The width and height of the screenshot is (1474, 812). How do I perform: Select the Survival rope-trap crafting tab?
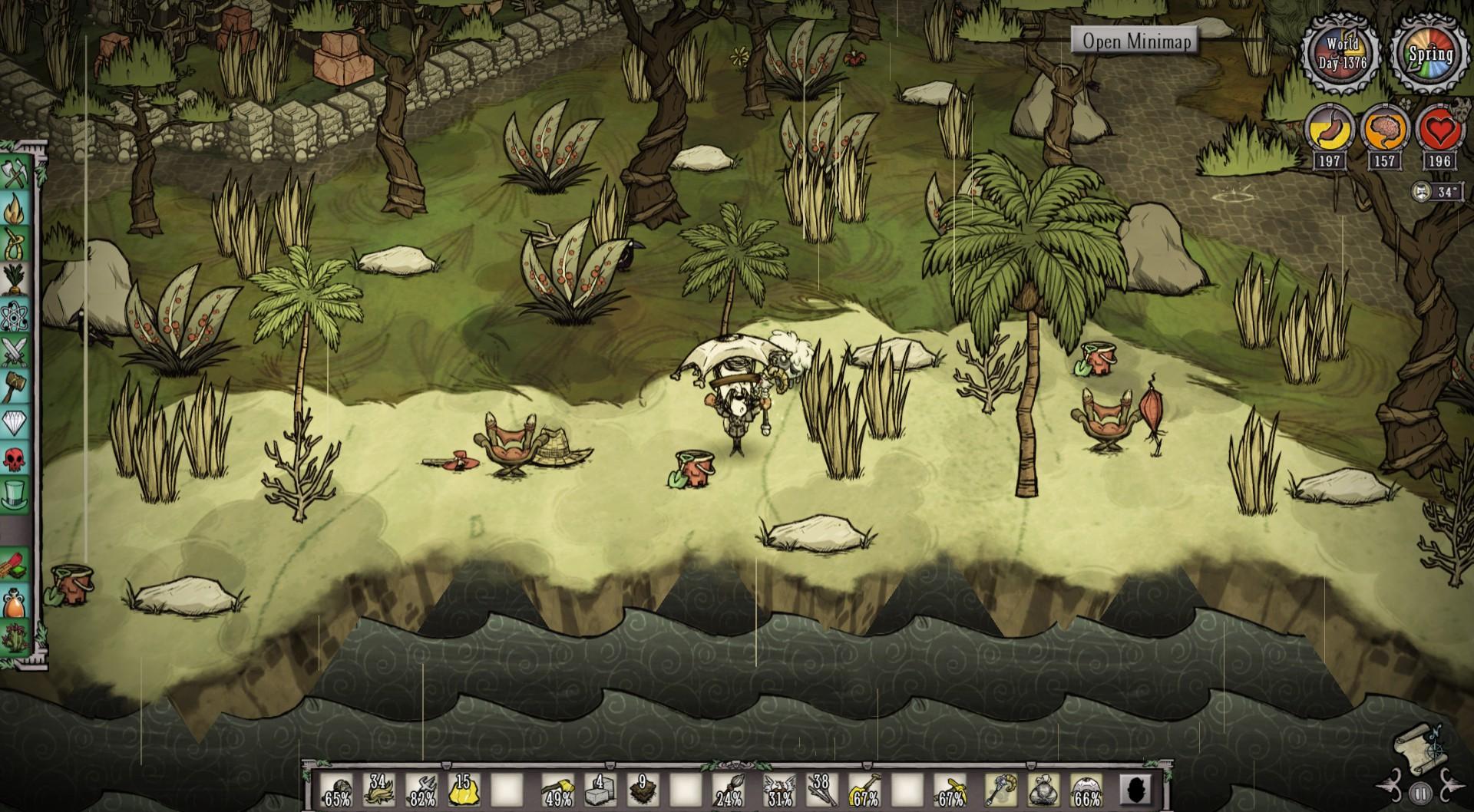tap(15, 245)
